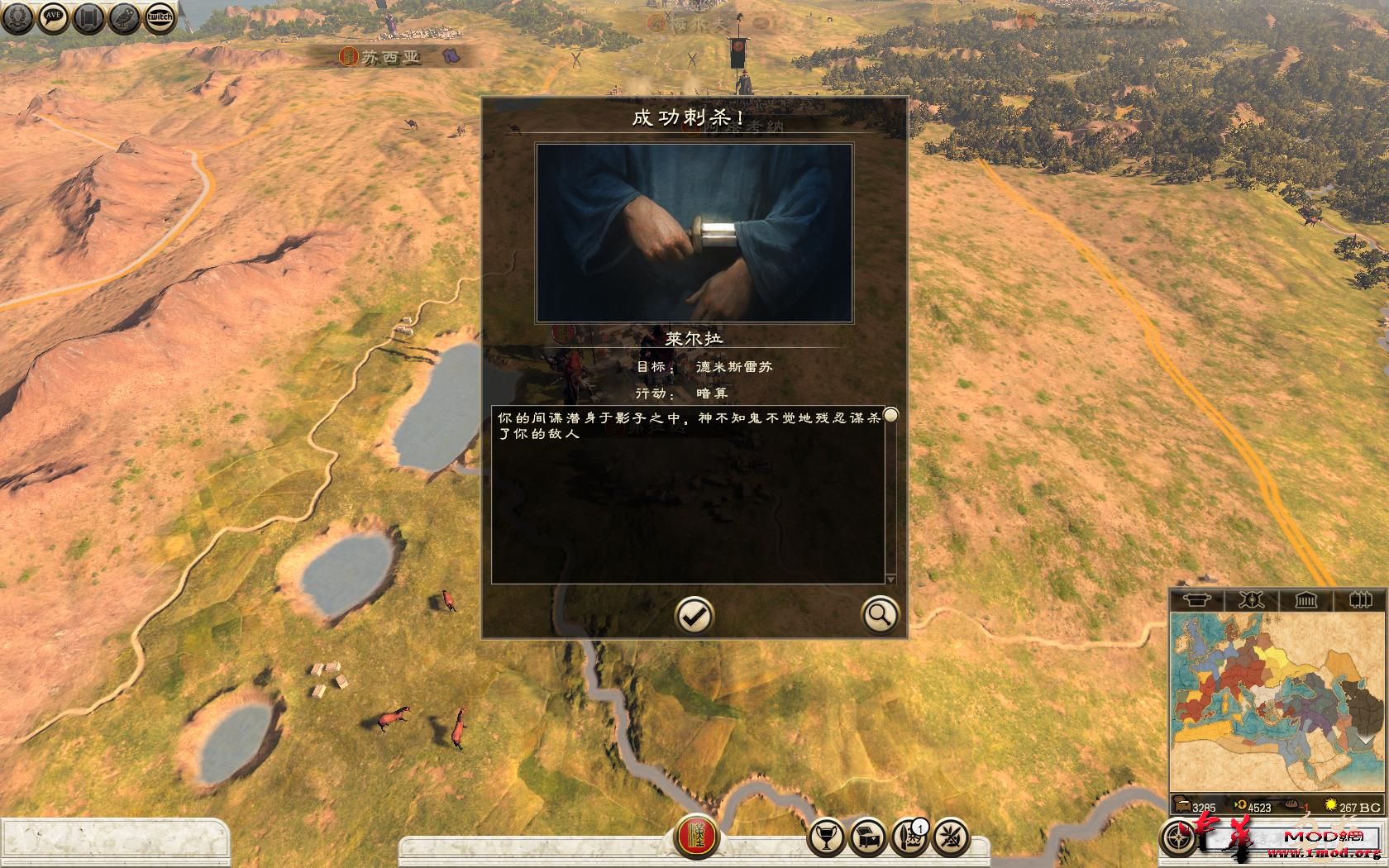Show the scroll-down arrow of message box
This screenshot has width=1389, height=868.
click(890, 579)
